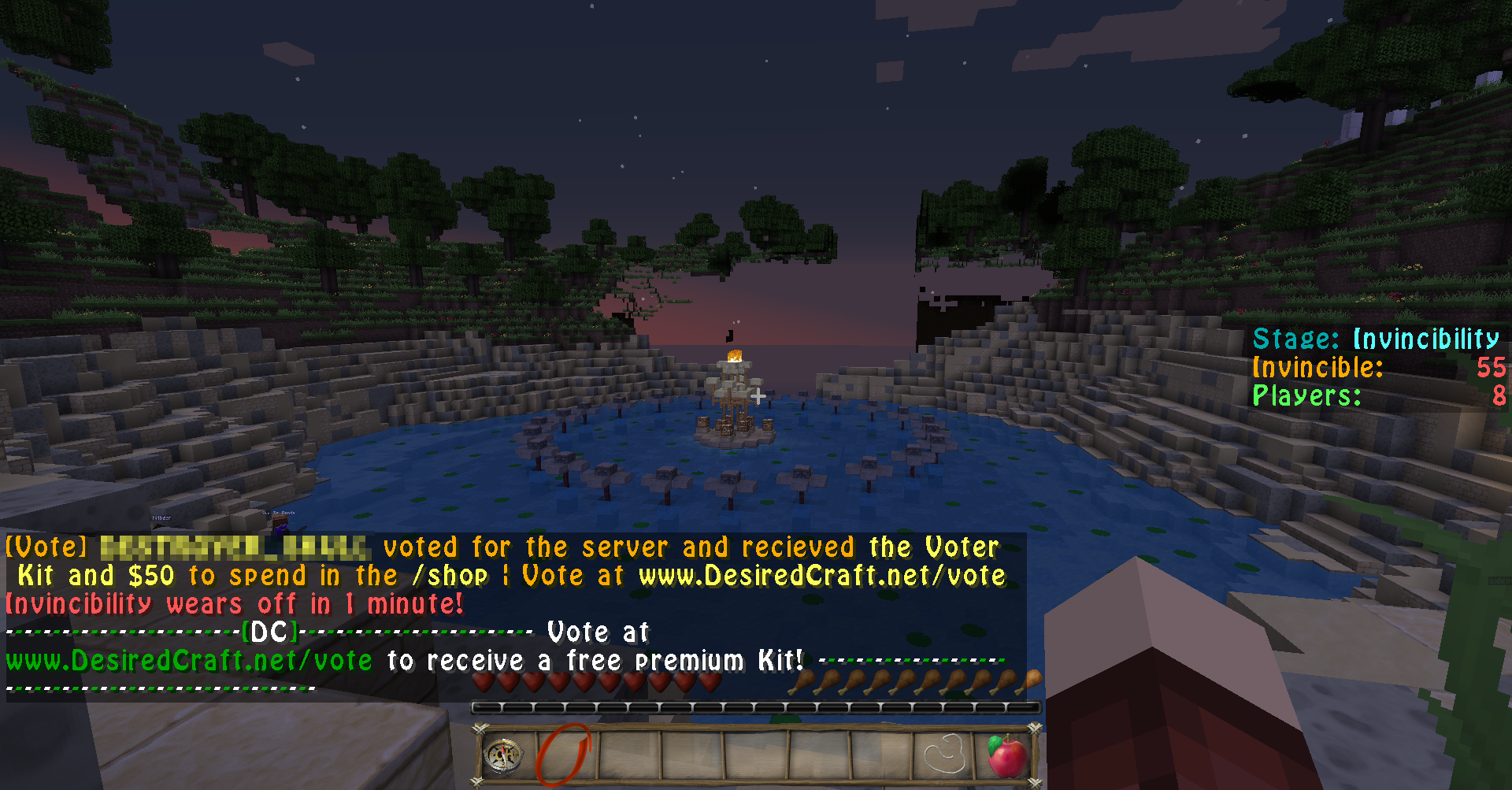Select the compass hotbar slot
The image size is (1512, 790).
pyautogui.click(x=503, y=756)
